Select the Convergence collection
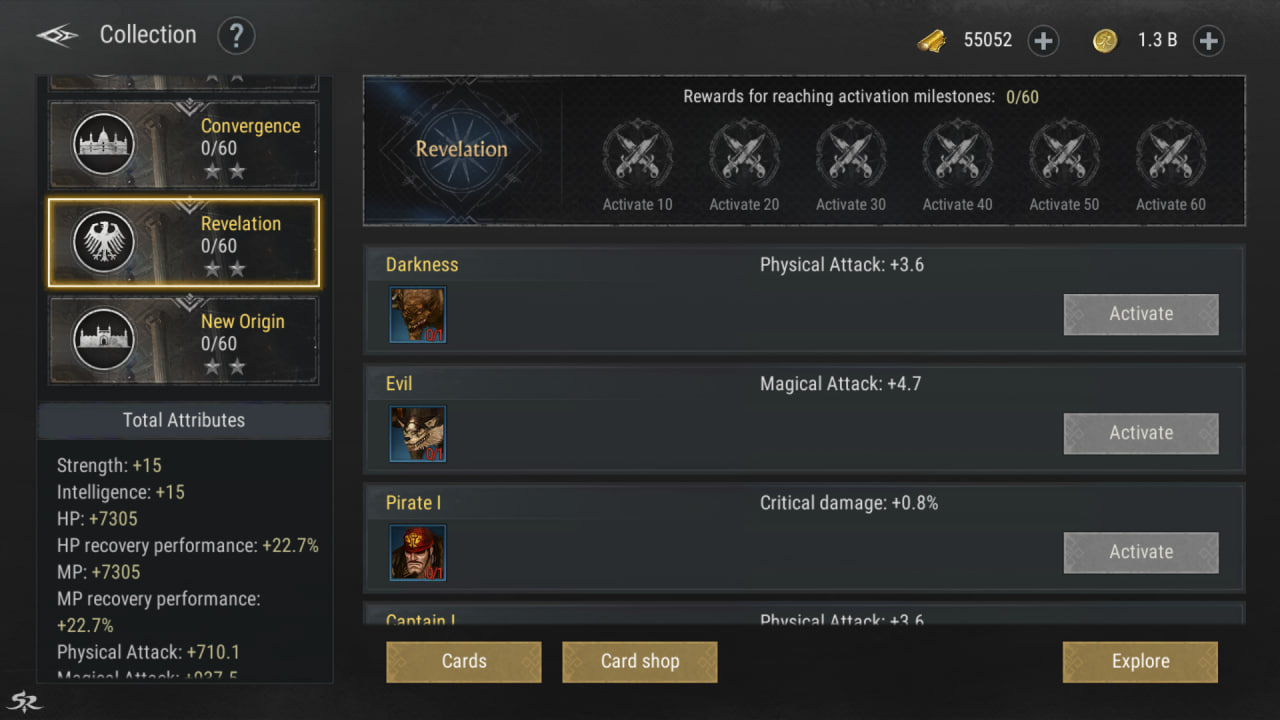The image size is (1280, 720). [184, 144]
